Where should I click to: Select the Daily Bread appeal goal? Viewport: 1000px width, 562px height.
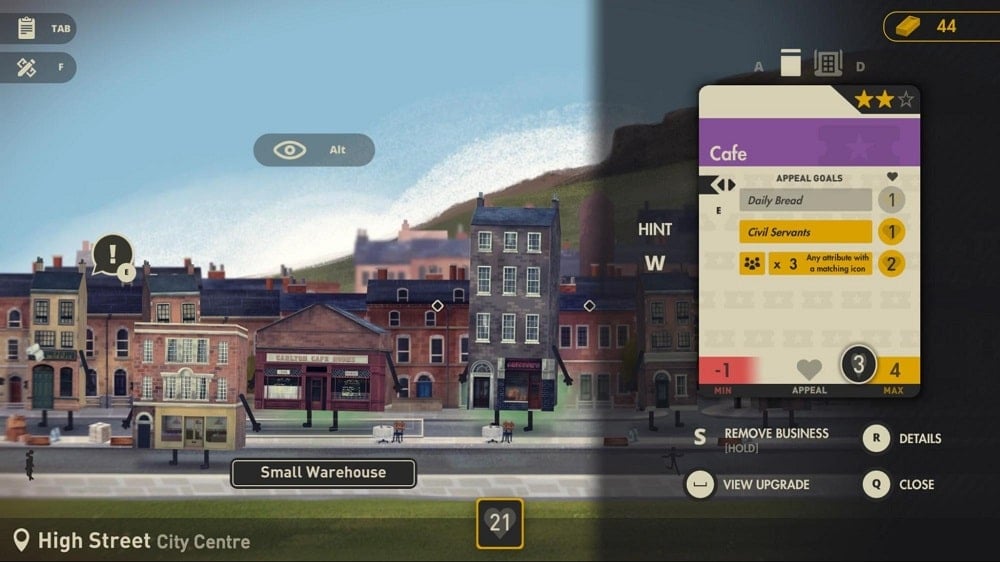[x=805, y=200]
